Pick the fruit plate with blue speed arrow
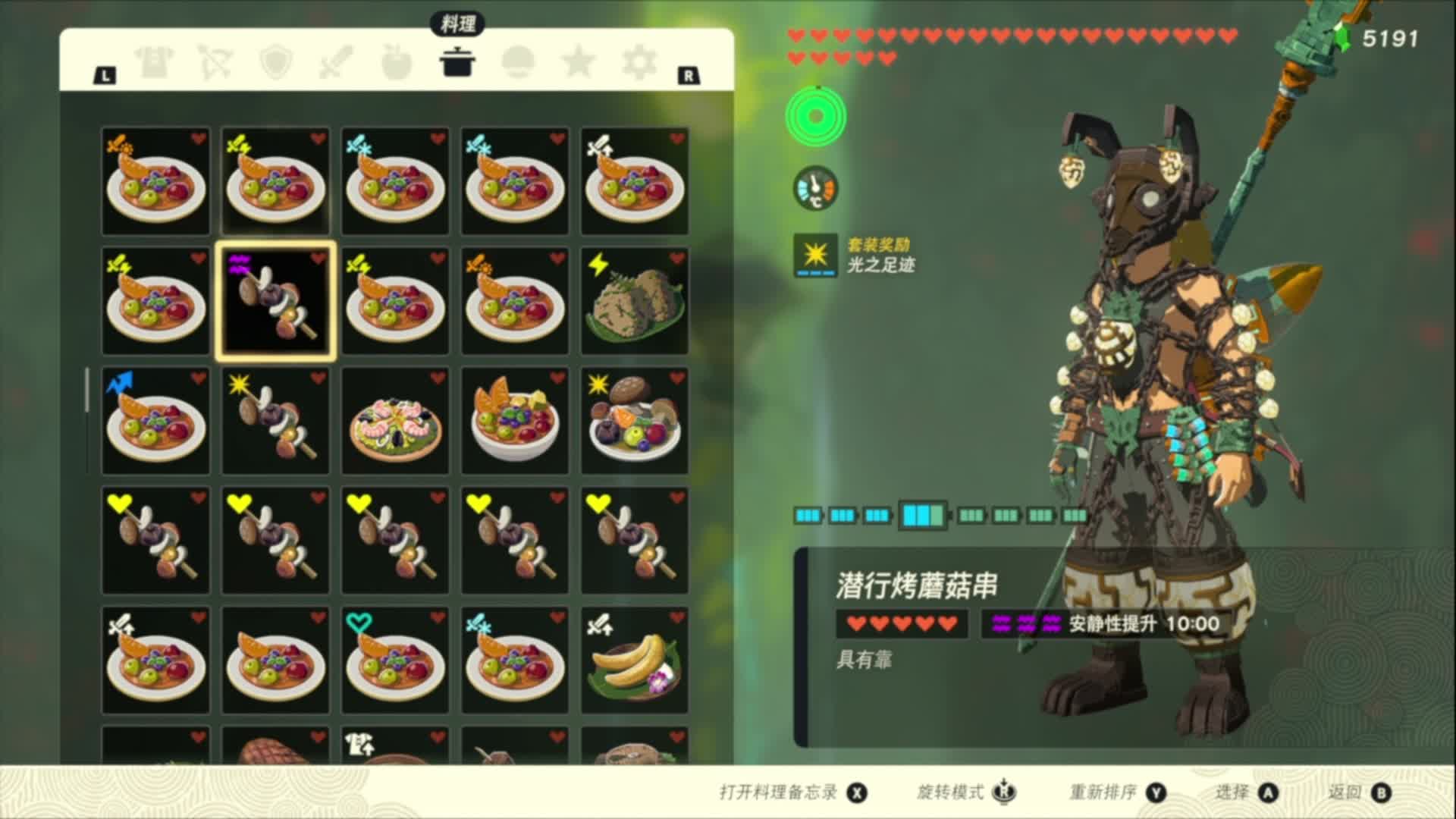Image resolution: width=1456 pixels, height=819 pixels. click(x=155, y=421)
